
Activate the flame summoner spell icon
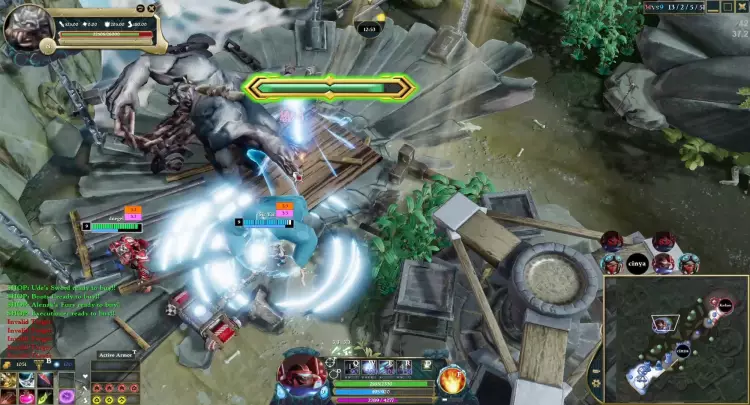(x=450, y=380)
